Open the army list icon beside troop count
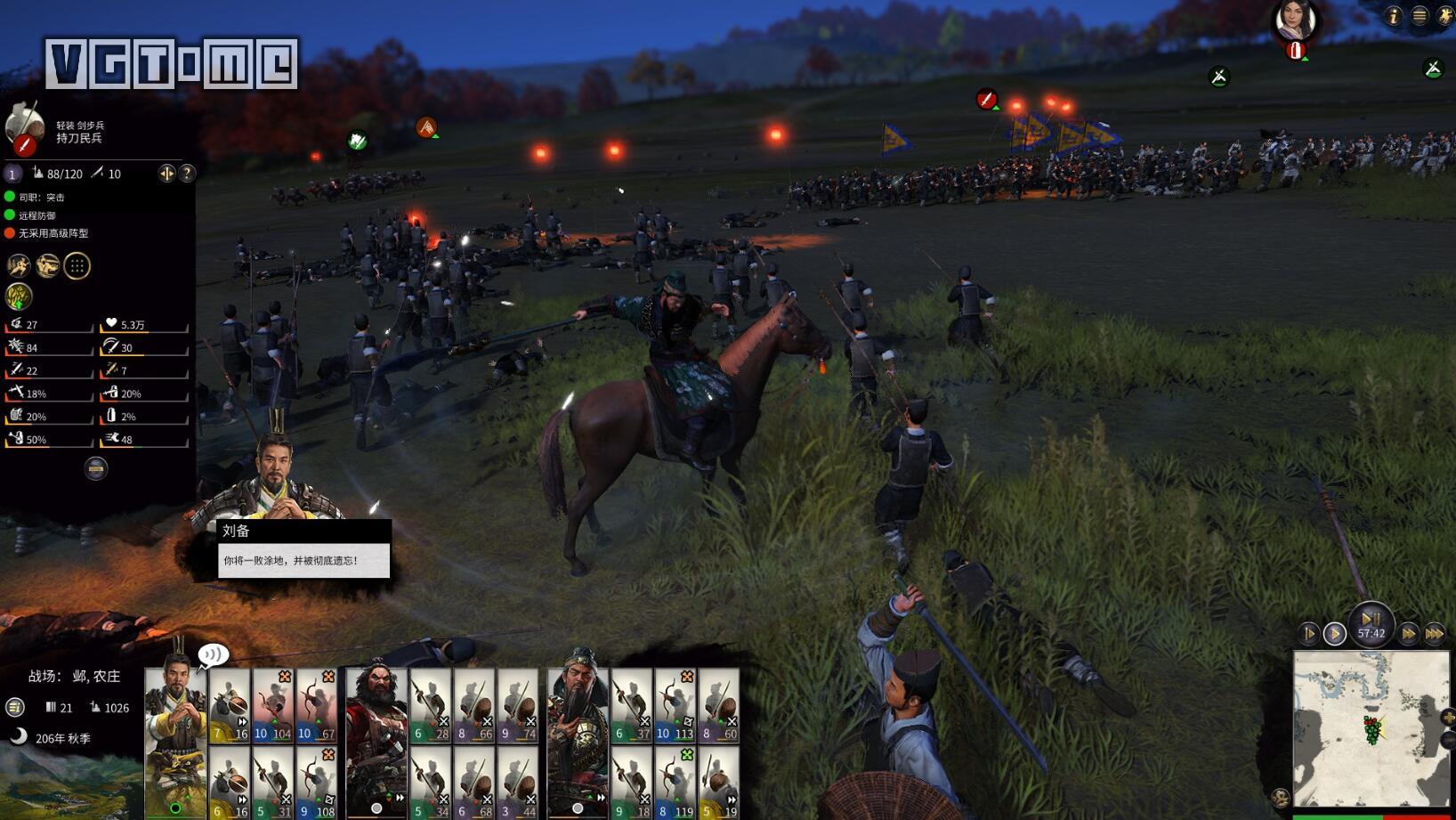1456x820 pixels. [x=15, y=707]
